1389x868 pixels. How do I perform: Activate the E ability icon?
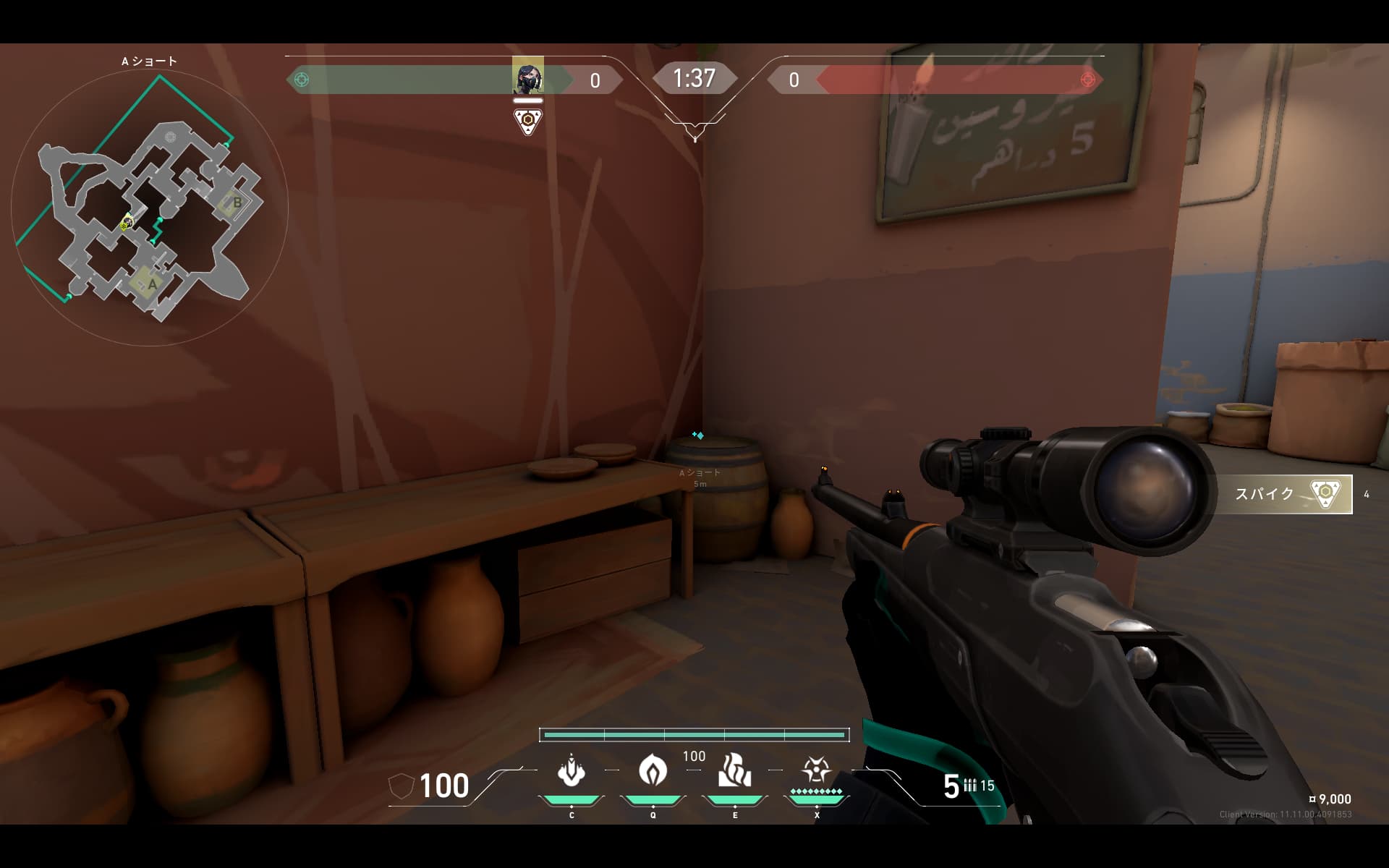coord(734,770)
